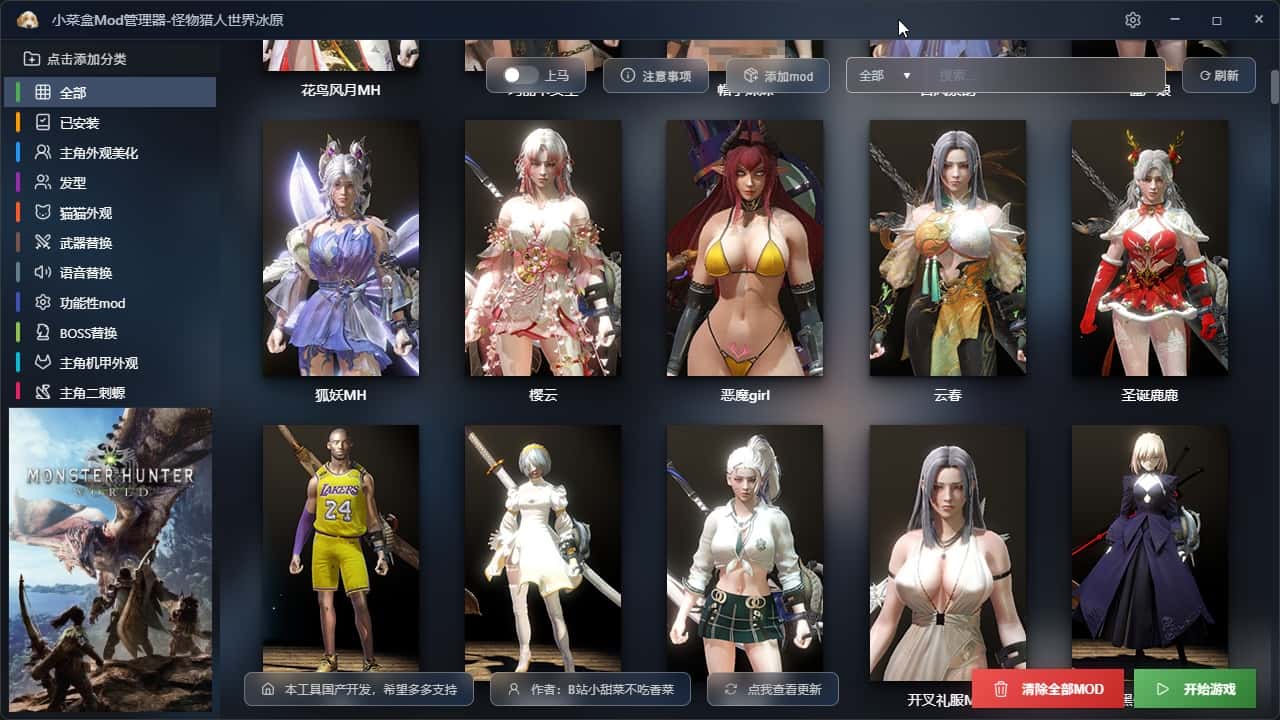Image resolution: width=1280 pixels, height=720 pixels.
Task: Click the 添加mod button
Action: (x=777, y=76)
